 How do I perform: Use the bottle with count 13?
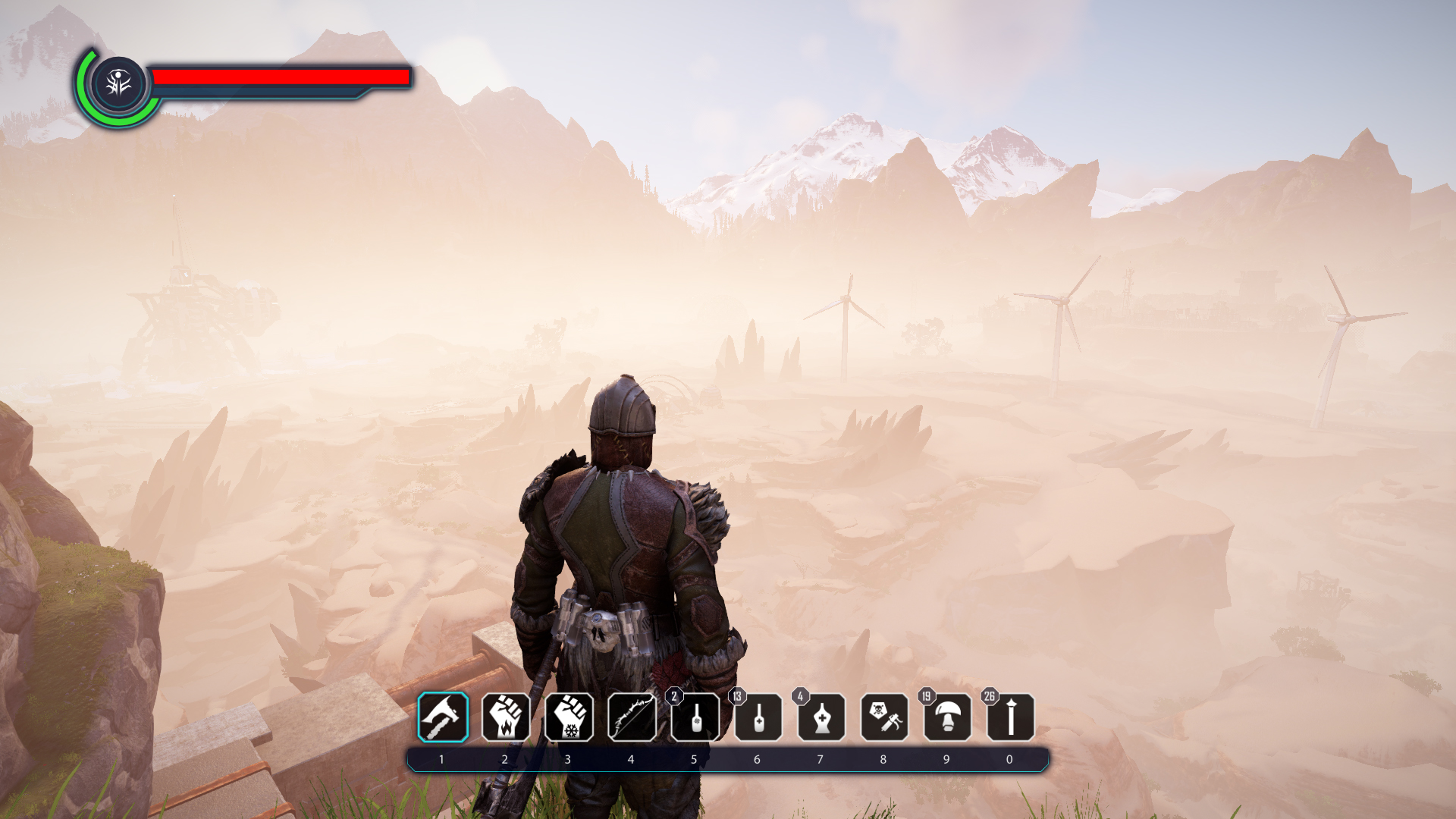coord(758,717)
